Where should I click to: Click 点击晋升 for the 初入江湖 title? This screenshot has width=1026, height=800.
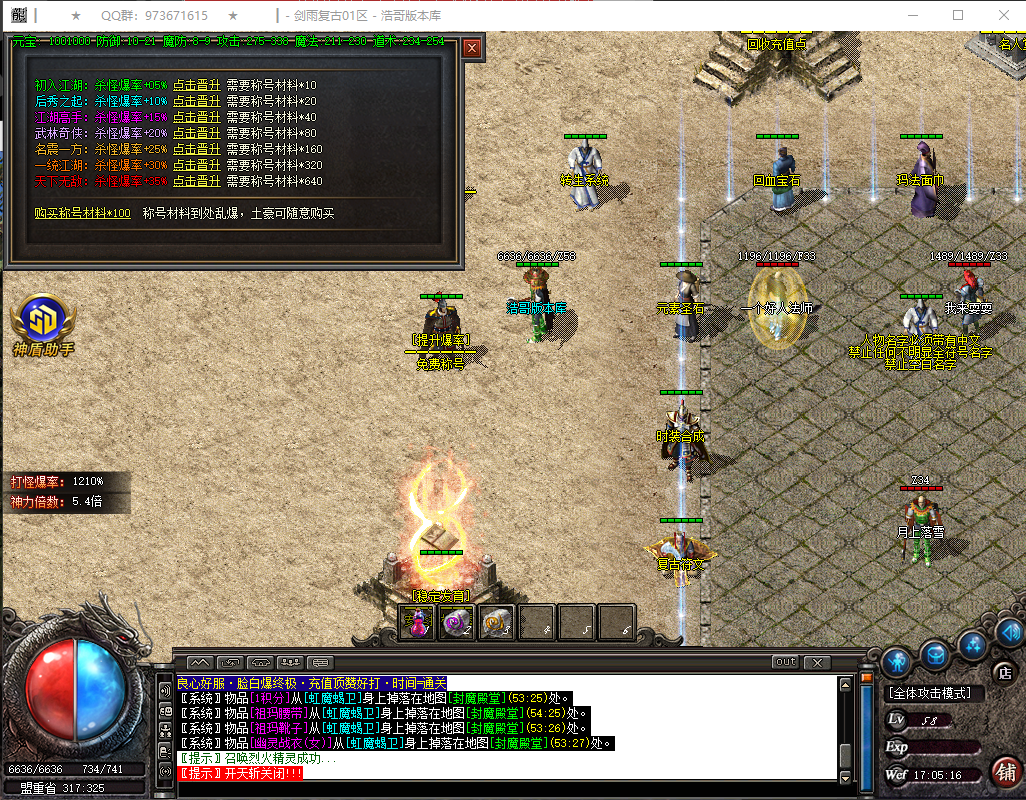[196, 85]
